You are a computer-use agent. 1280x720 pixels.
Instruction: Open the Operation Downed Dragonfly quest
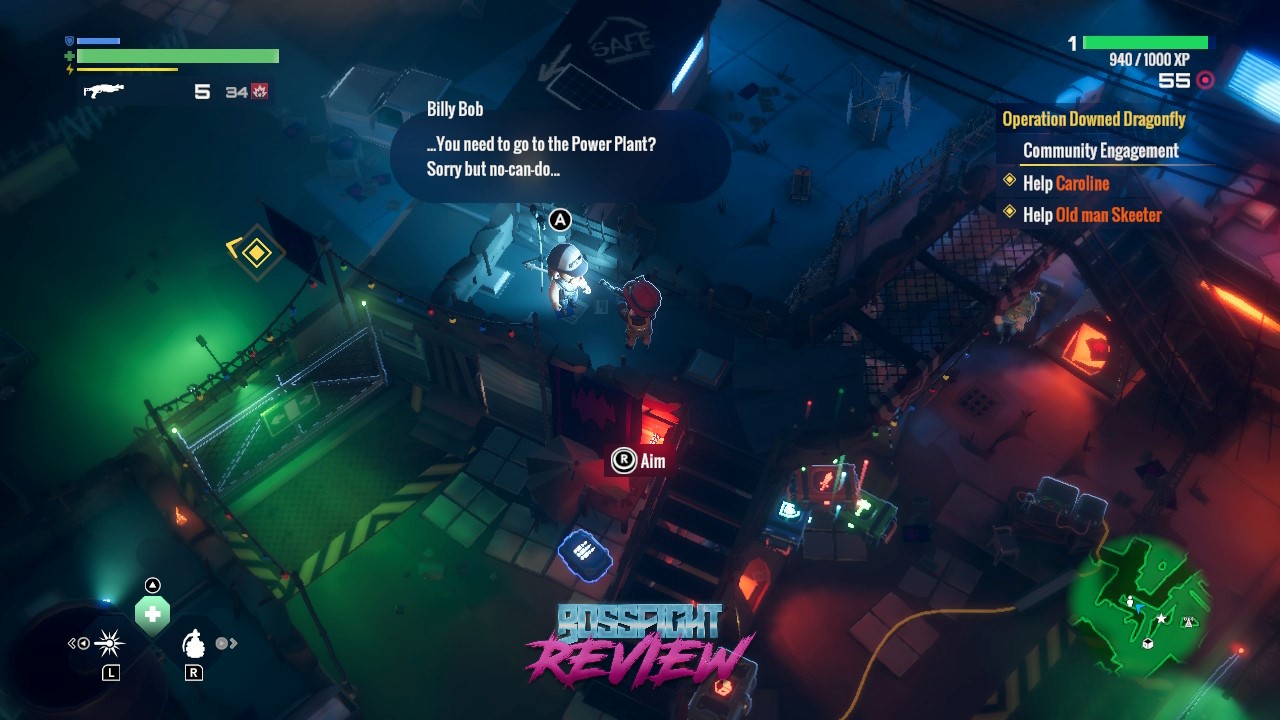[1093, 120]
